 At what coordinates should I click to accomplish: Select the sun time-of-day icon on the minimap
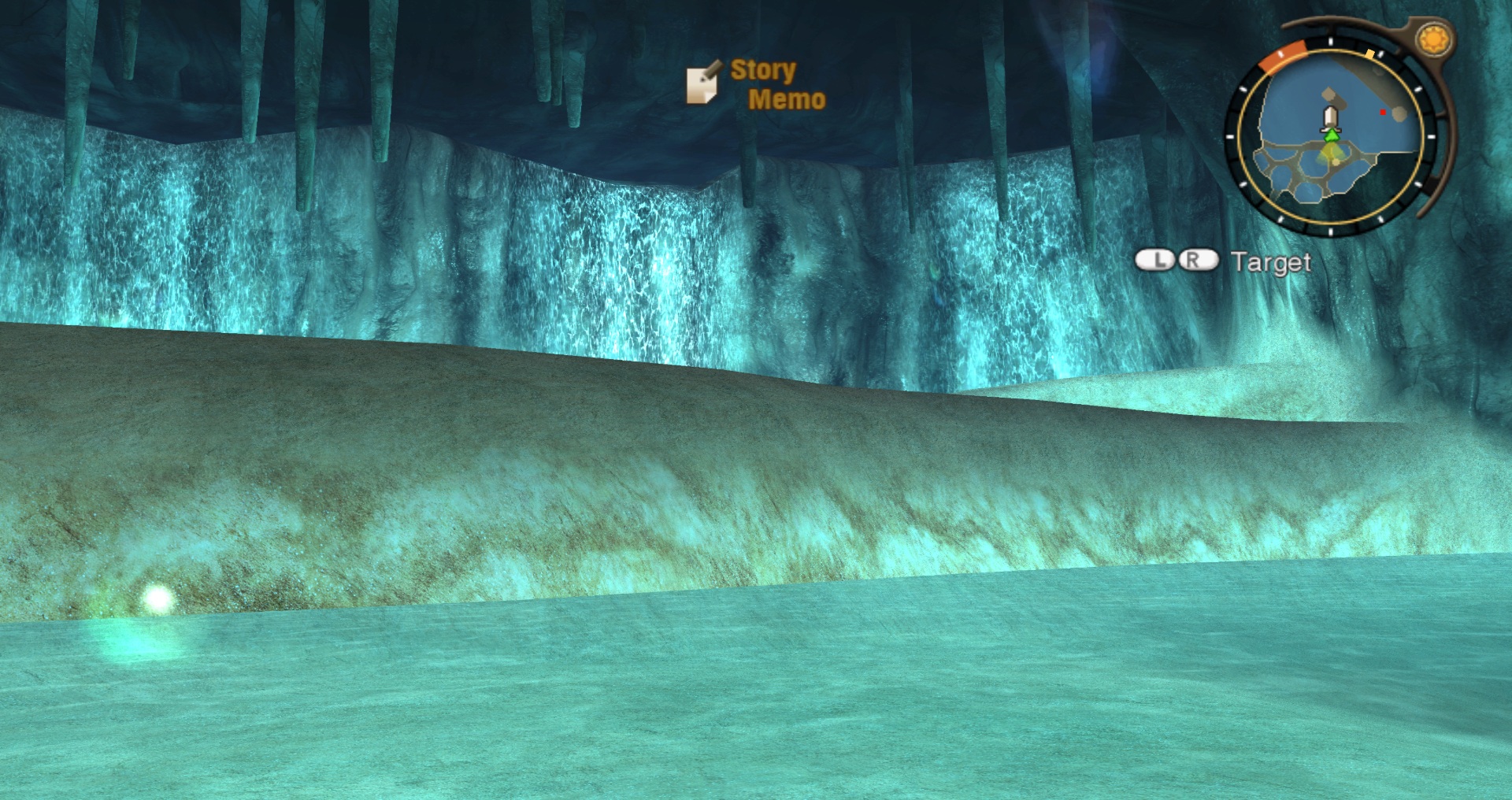point(1434,37)
